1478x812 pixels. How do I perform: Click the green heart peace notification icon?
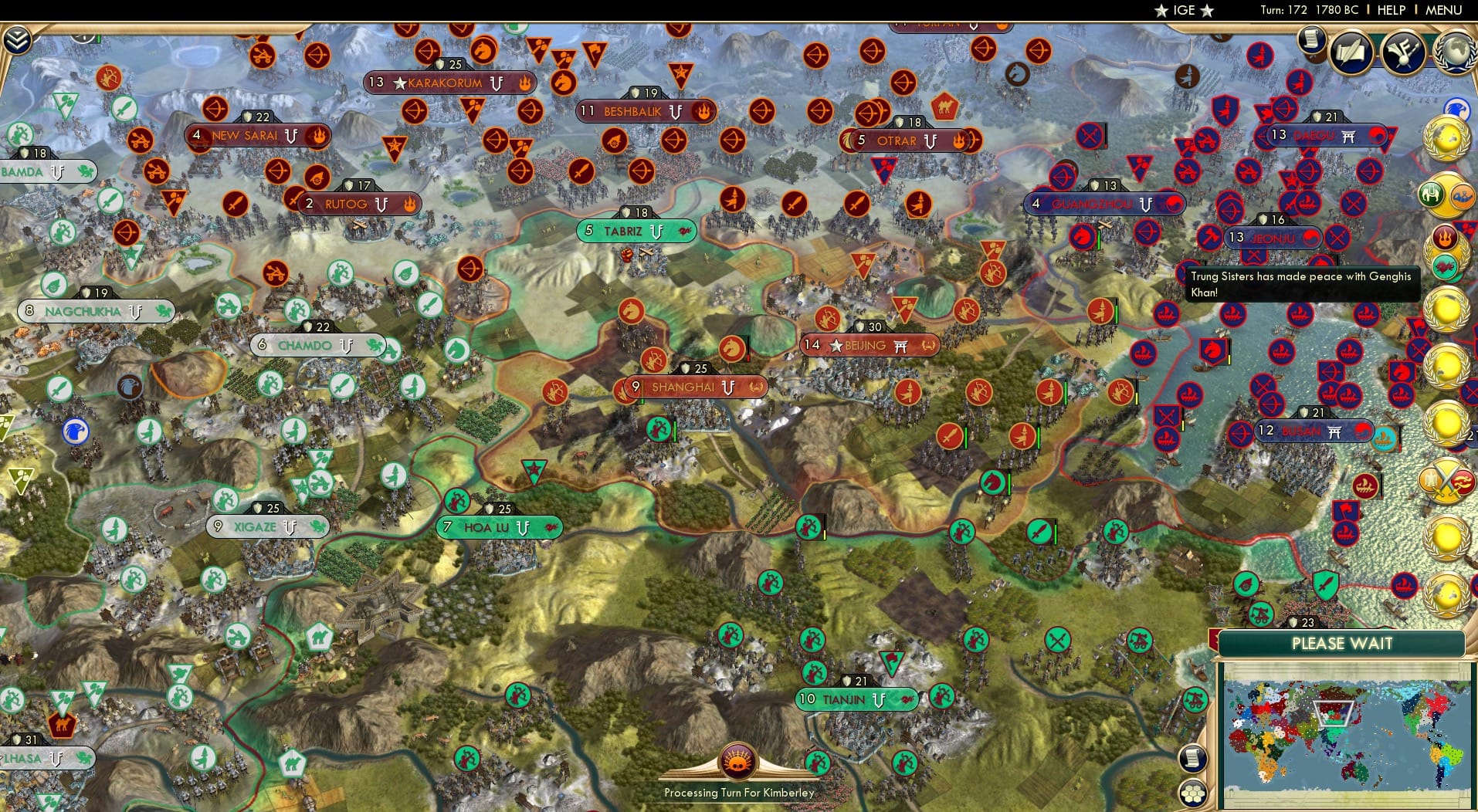tap(1443, 265)
